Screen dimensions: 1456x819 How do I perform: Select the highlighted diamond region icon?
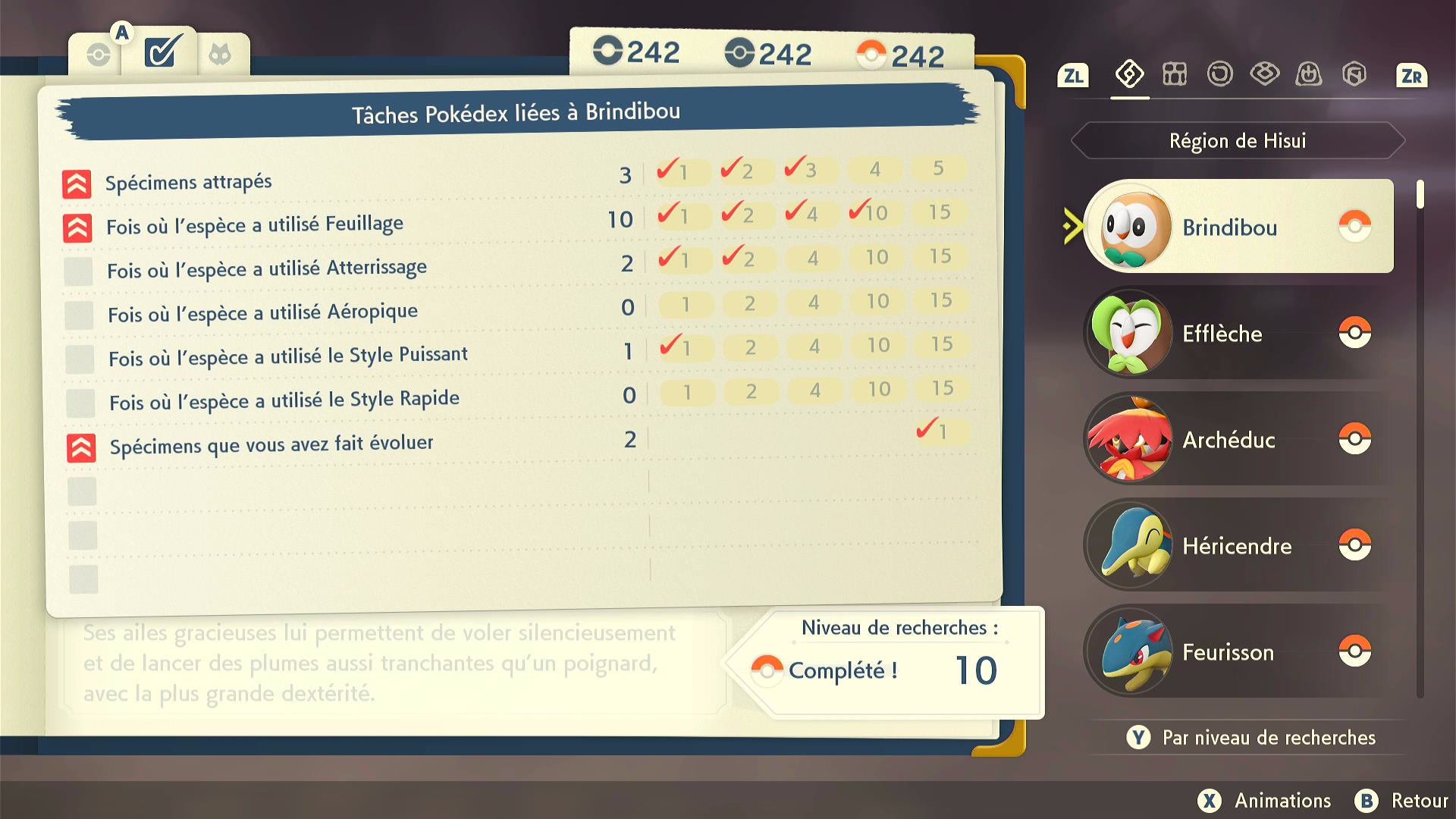tap(1129, 74)
